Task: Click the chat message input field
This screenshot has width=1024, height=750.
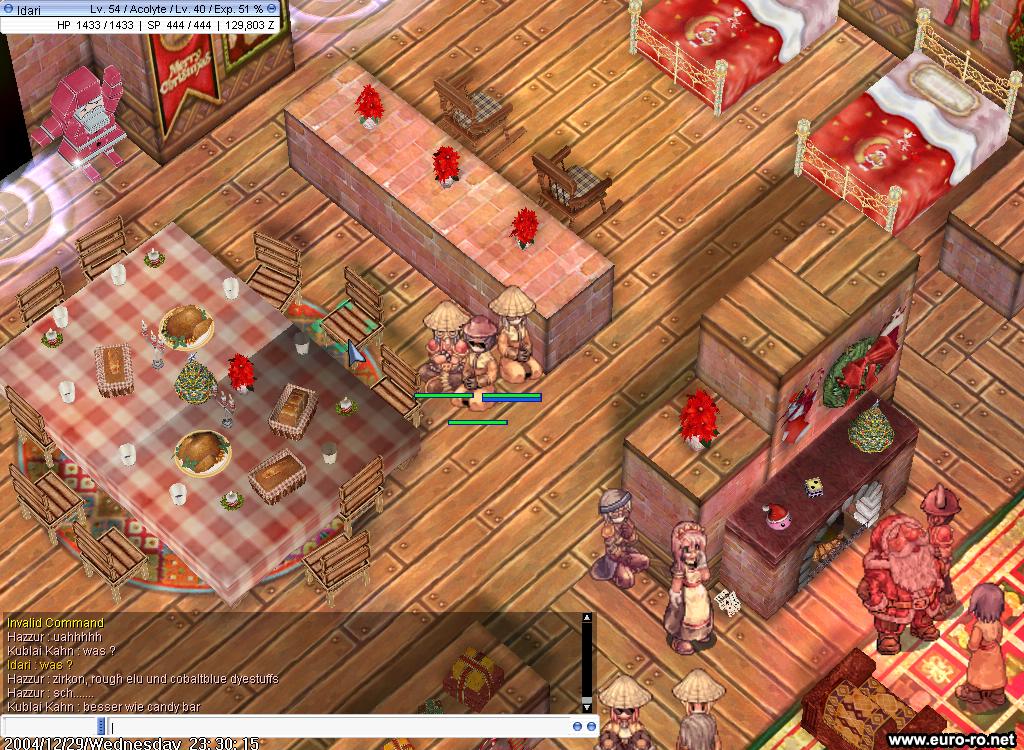Action: [x=340, y=726]
